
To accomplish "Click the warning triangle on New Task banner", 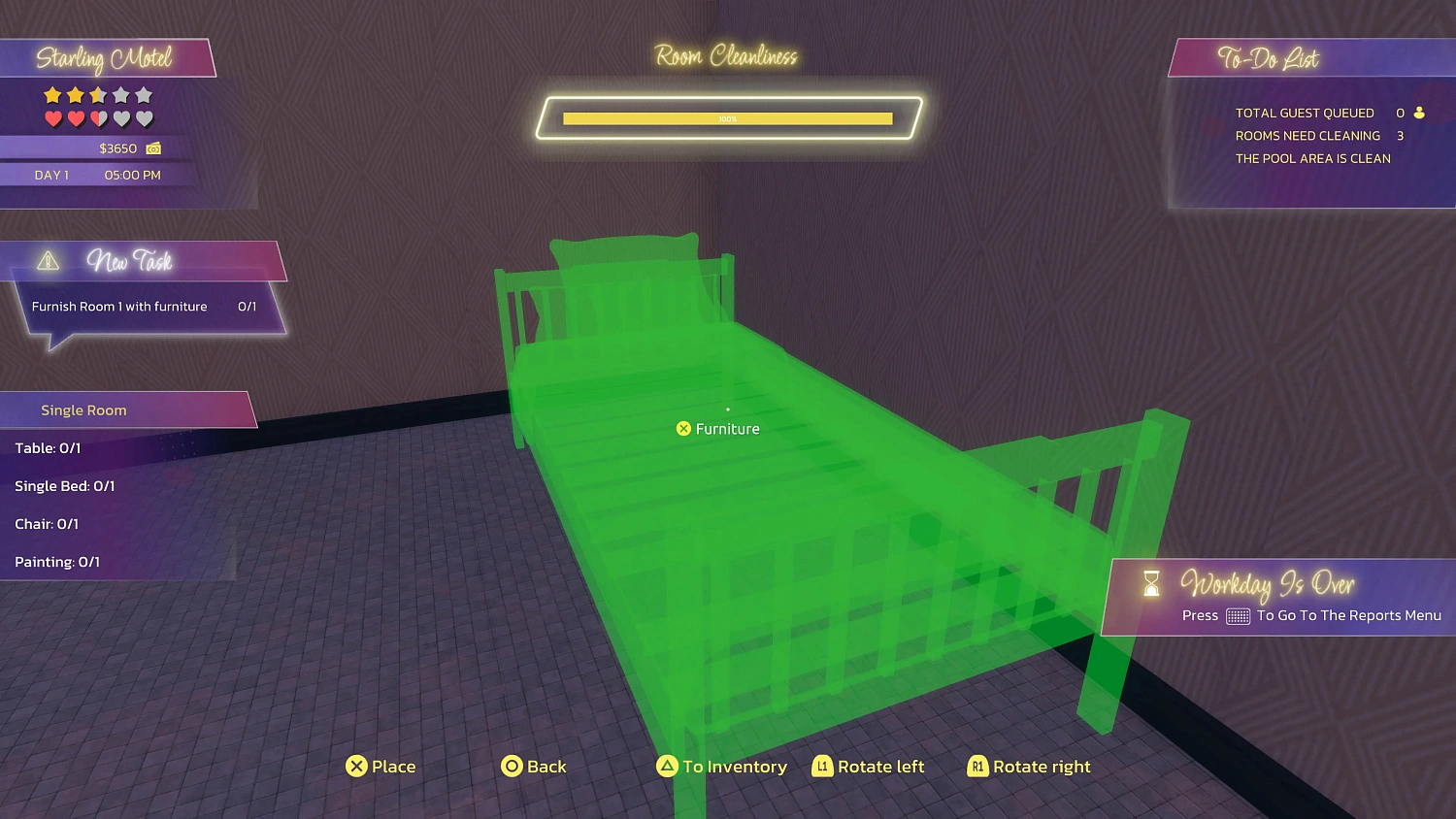I will (x=46, y=260).
